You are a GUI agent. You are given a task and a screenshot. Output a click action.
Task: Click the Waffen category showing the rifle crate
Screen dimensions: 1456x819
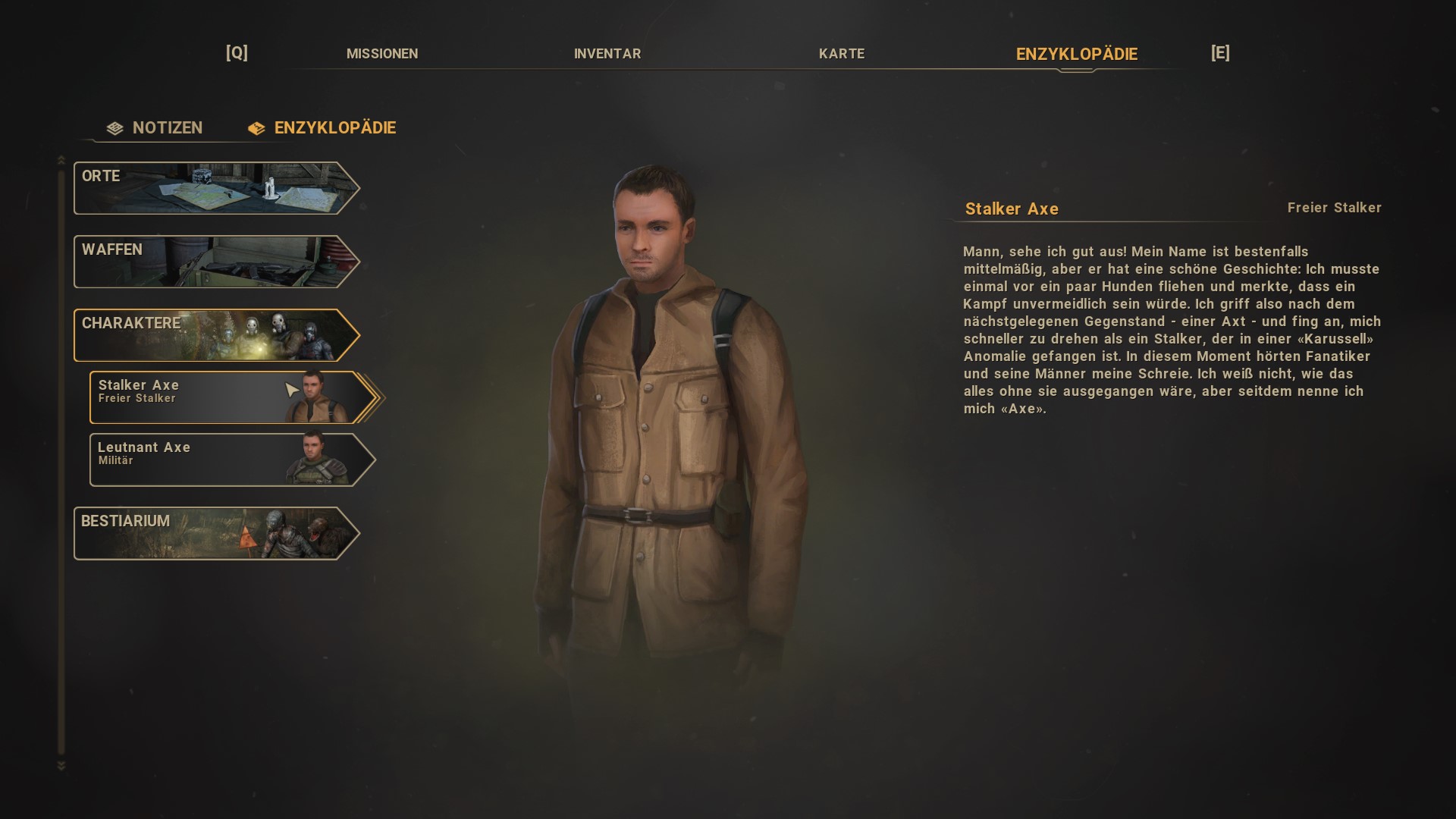click(215, 262)
